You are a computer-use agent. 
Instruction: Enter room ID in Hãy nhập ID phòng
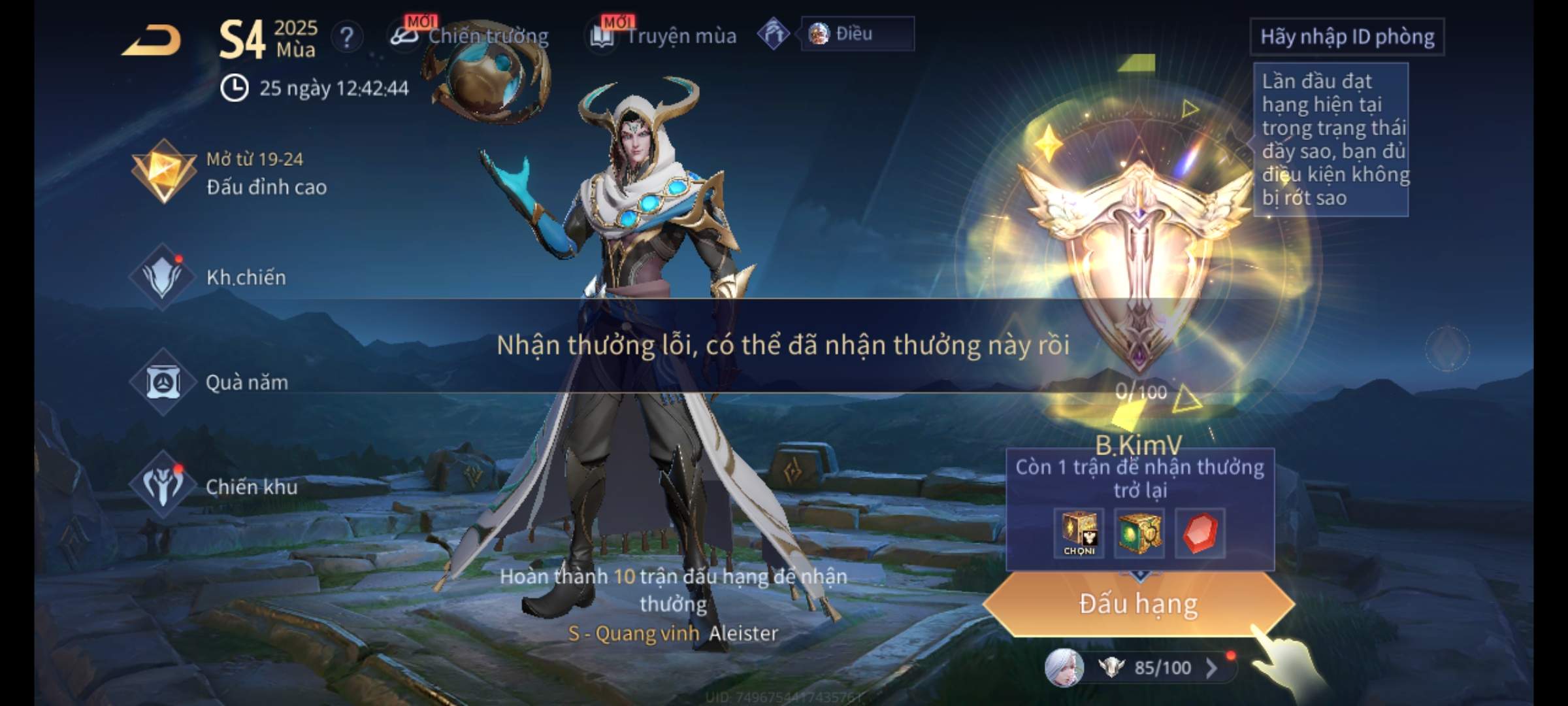1347,37
